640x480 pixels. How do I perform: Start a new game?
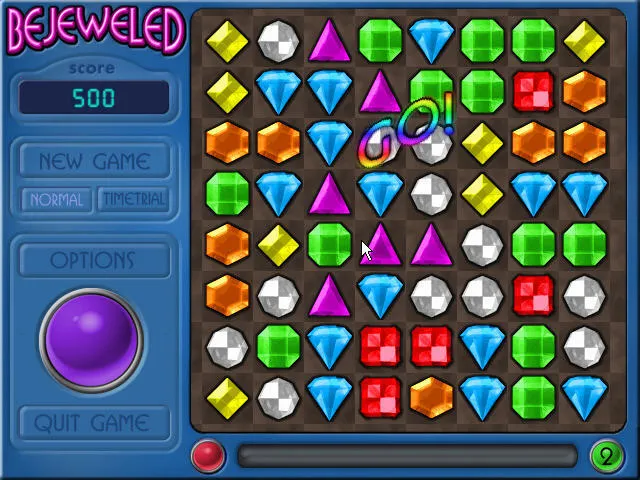pyautogui.click(x=94, y=161)
